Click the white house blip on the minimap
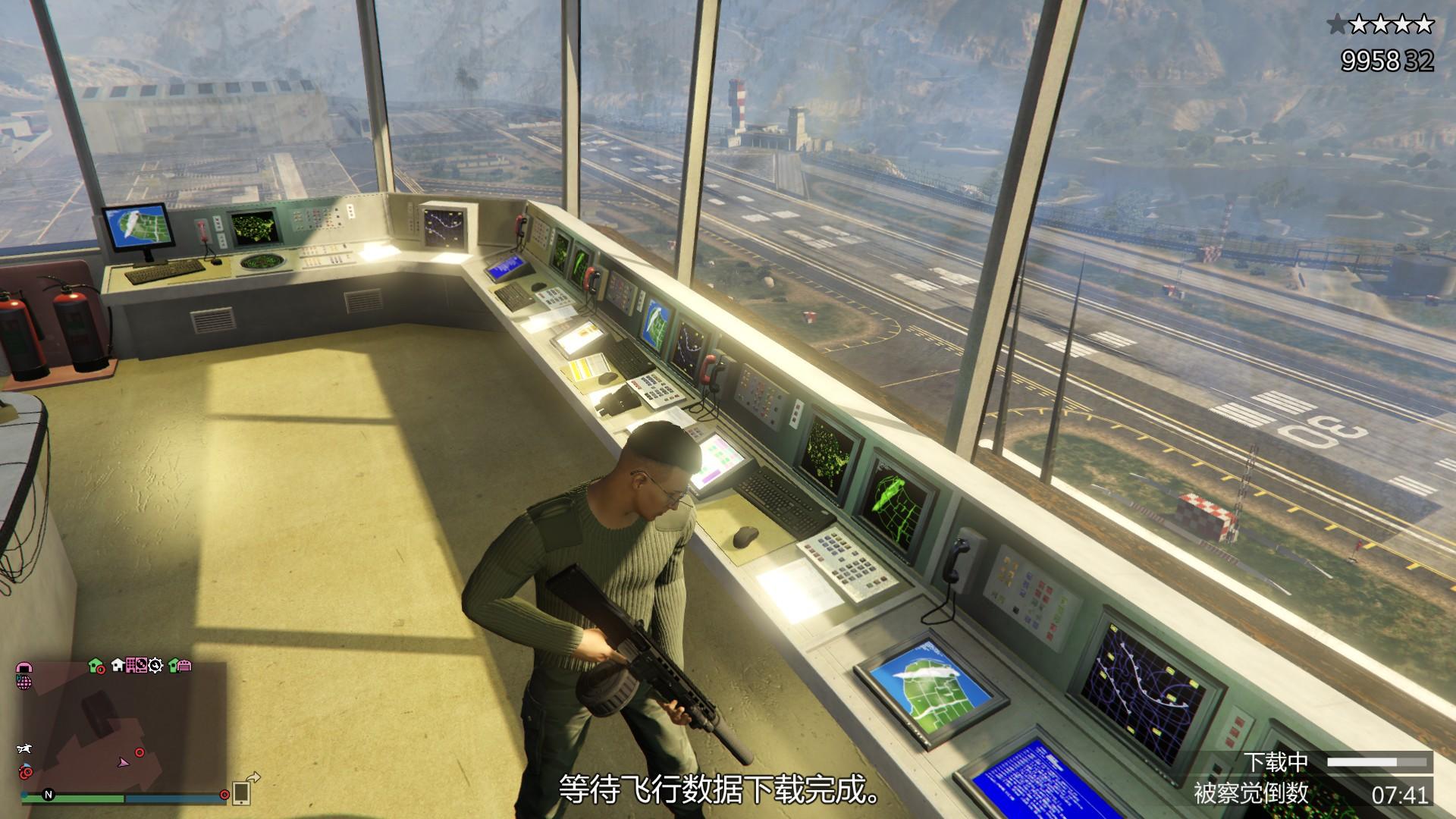Screen dimensions: 1456x819 click(118, 665)
